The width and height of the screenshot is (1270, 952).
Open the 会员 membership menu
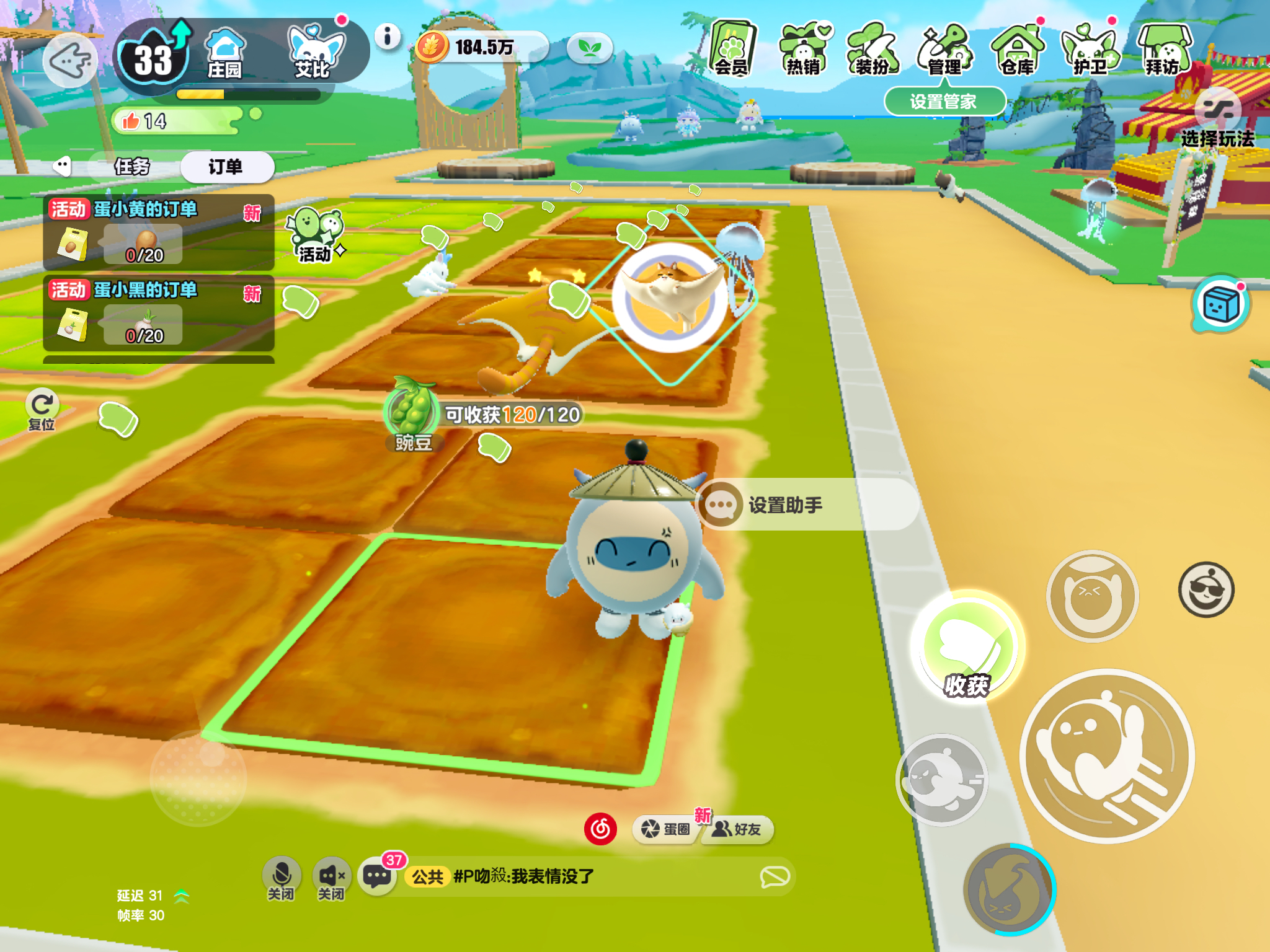[x=732, y=49]
